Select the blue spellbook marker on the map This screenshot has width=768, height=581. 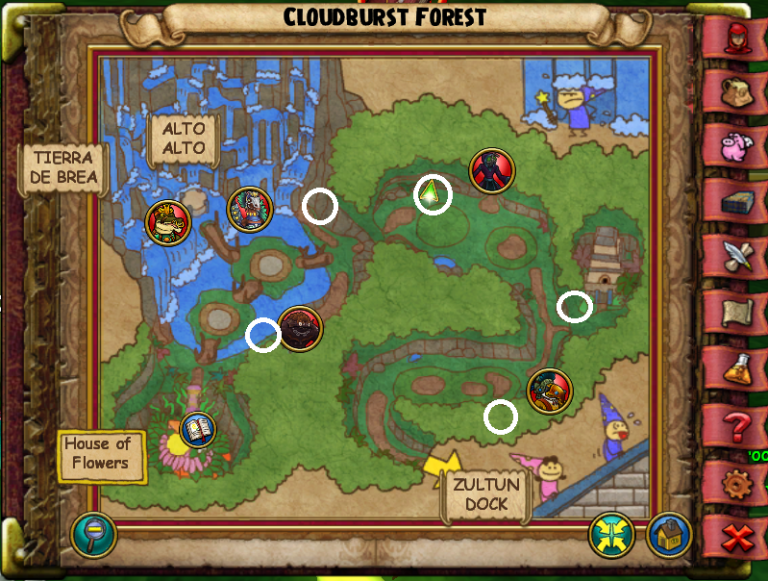pos(199,431)
